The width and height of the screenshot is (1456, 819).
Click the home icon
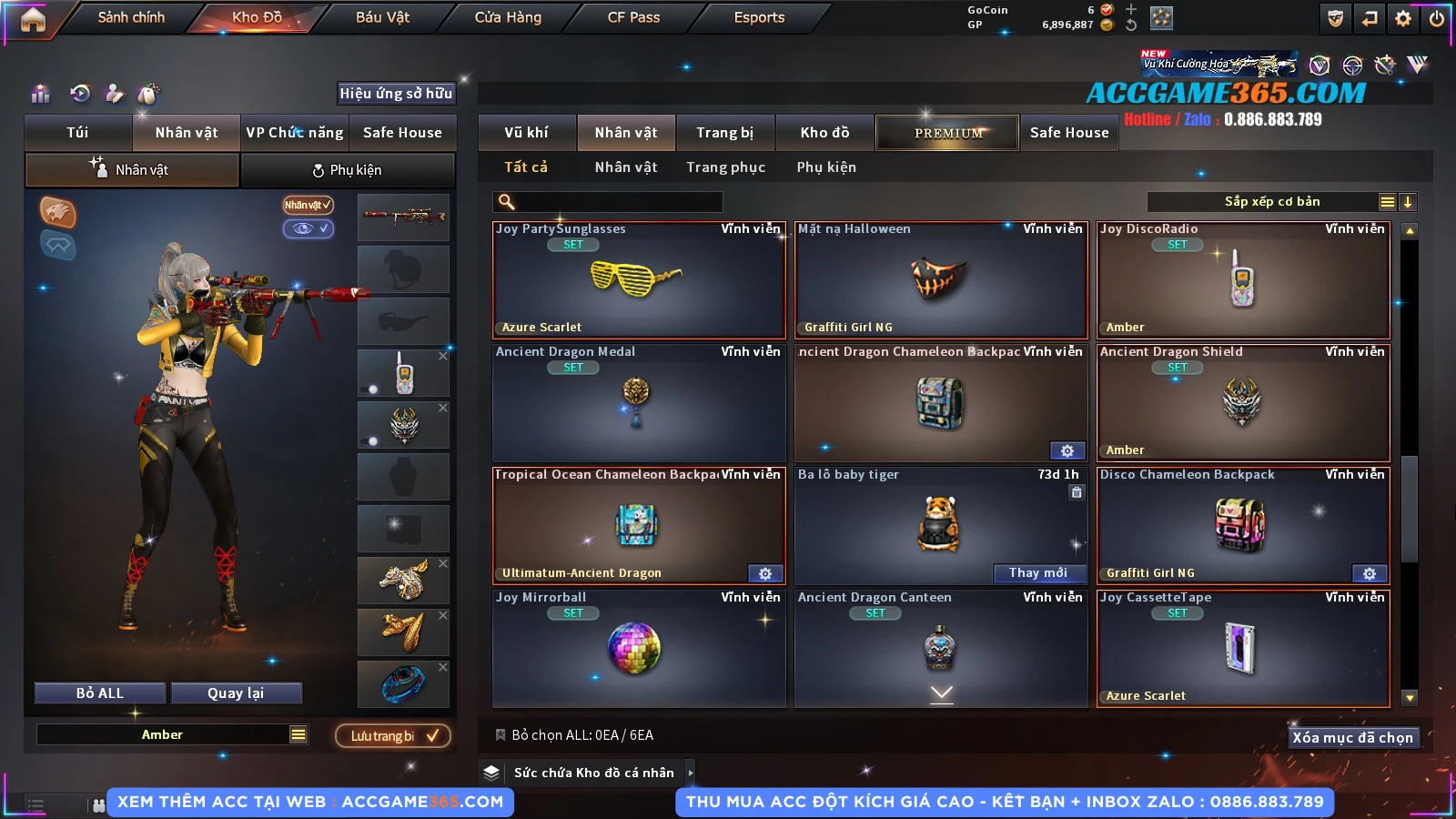33,19
